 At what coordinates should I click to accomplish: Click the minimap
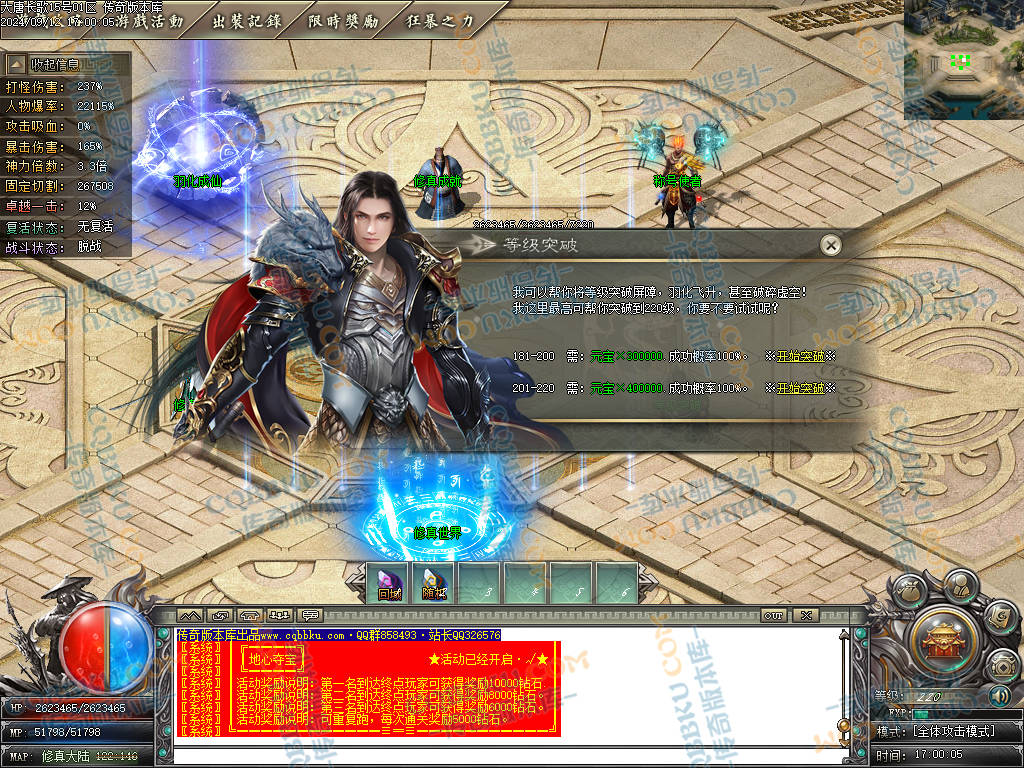pos(963,59)
